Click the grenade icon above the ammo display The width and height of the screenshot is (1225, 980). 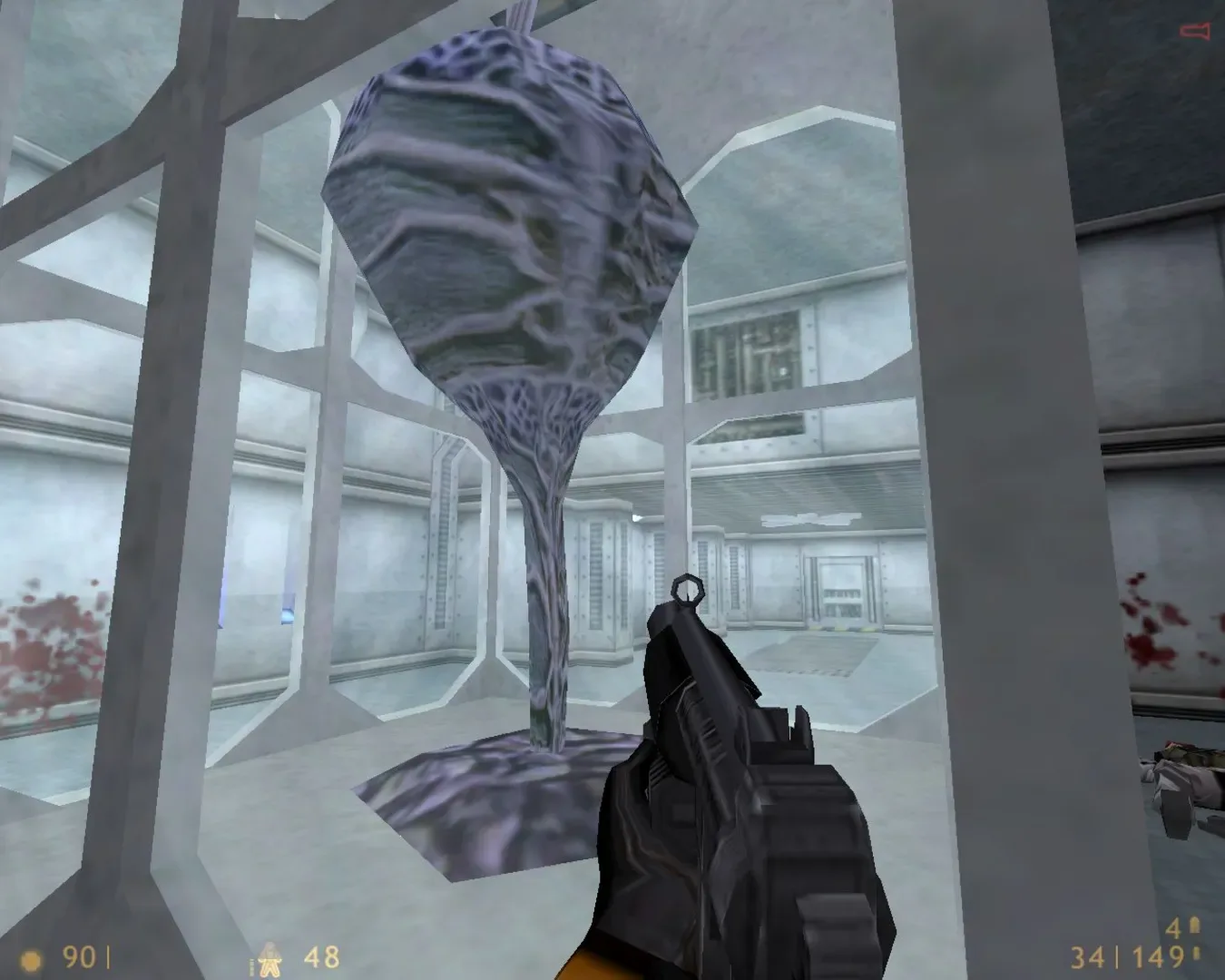[x=1195, y=926]
